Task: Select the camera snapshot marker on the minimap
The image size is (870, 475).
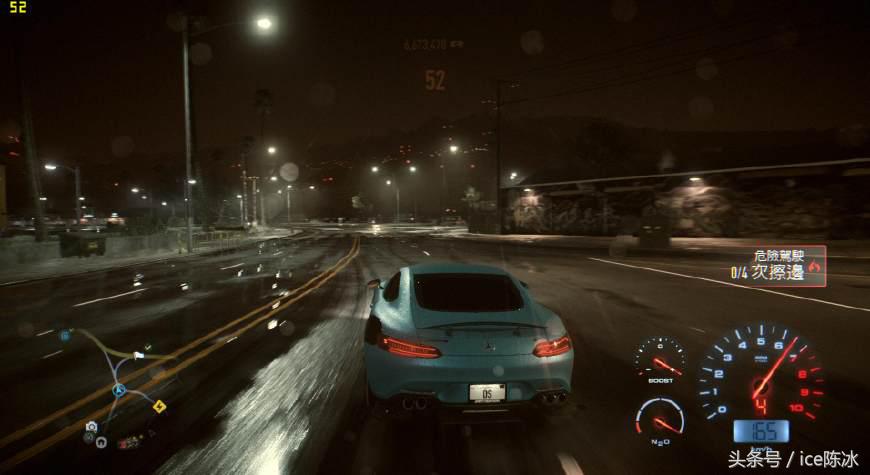Action: [x=91, y=427]
